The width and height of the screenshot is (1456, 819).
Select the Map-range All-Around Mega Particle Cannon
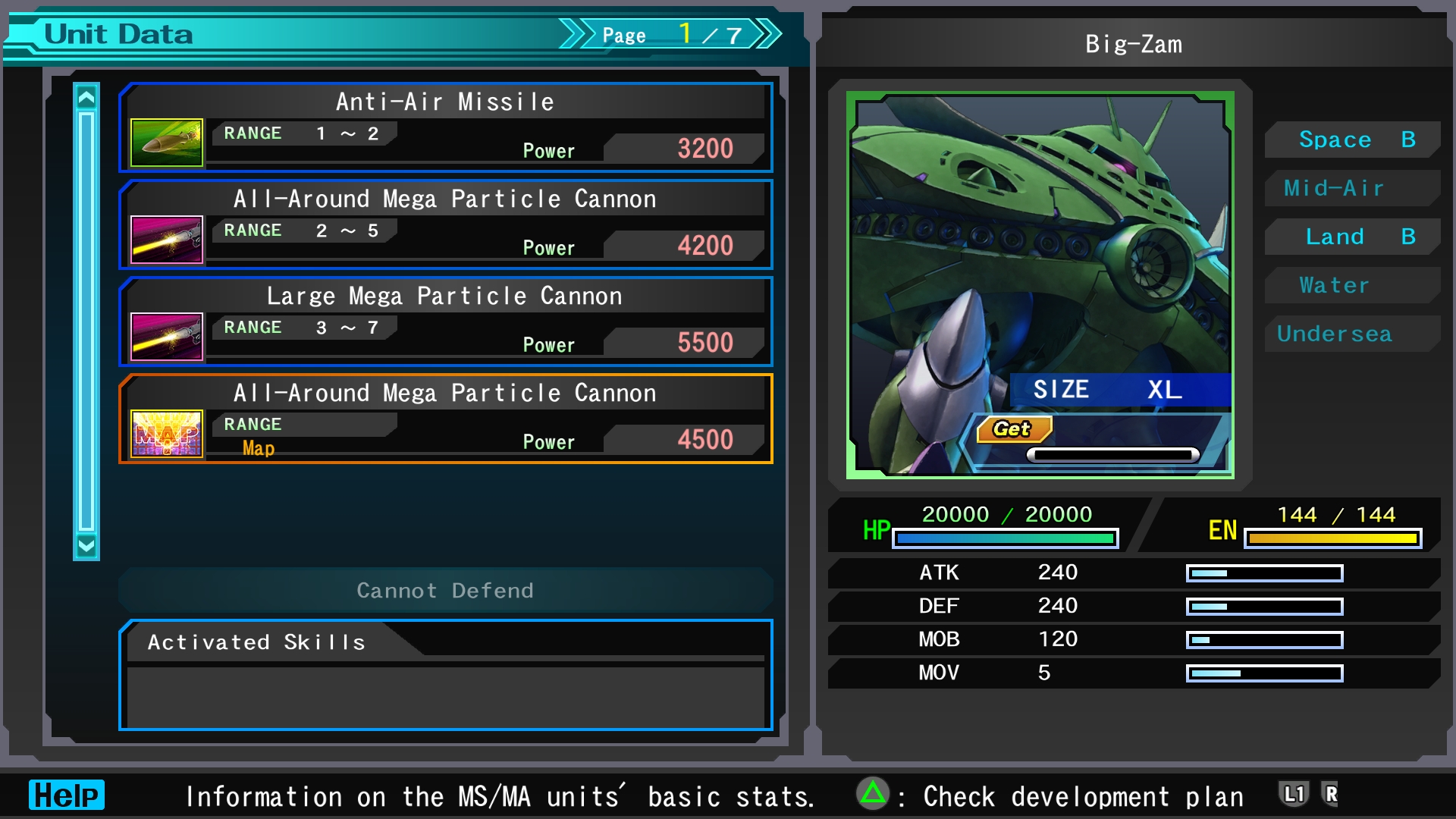click(x=446, y=419)
